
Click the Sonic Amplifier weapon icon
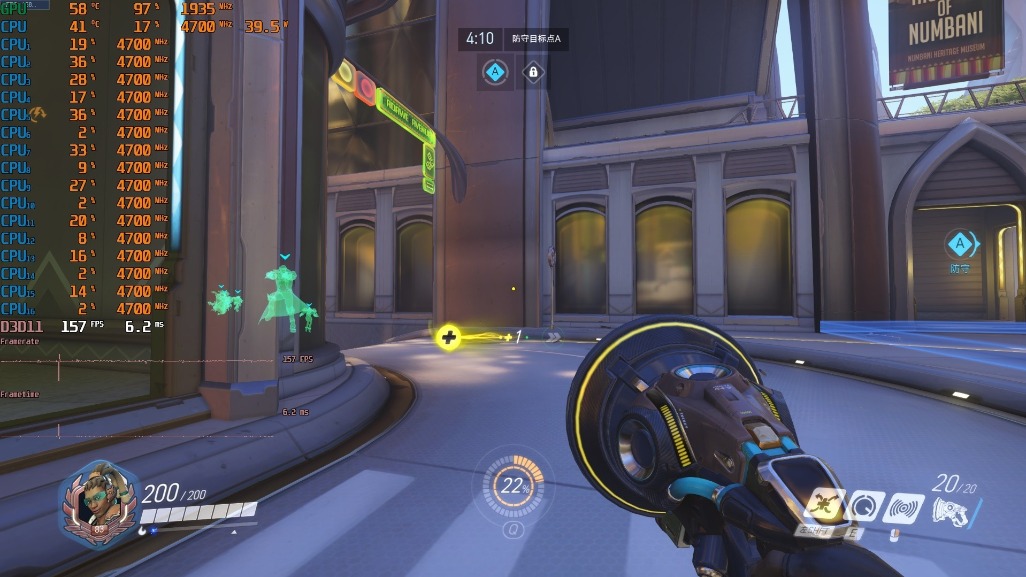(950, 511)
